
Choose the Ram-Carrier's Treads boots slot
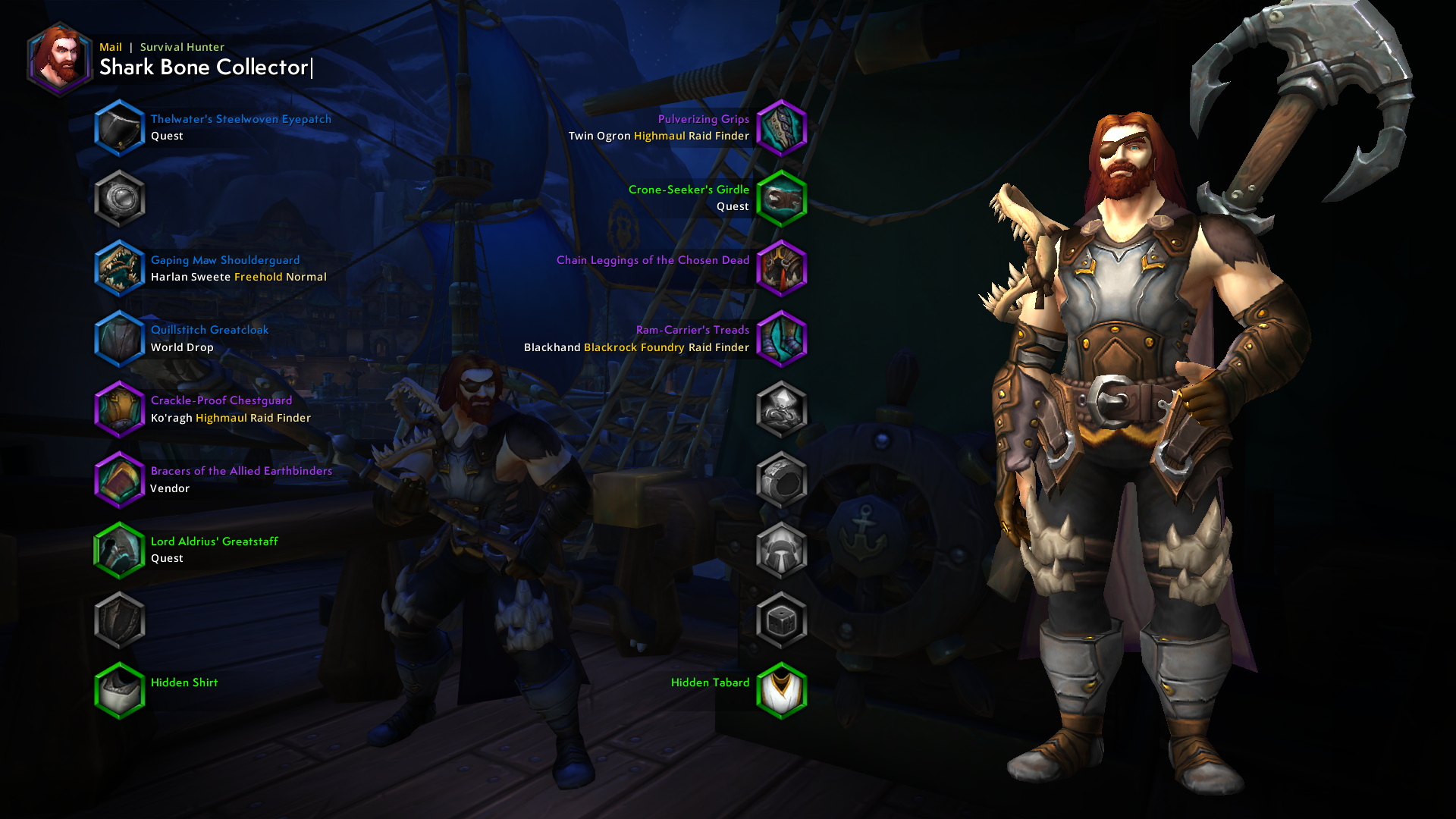point(782,339)
